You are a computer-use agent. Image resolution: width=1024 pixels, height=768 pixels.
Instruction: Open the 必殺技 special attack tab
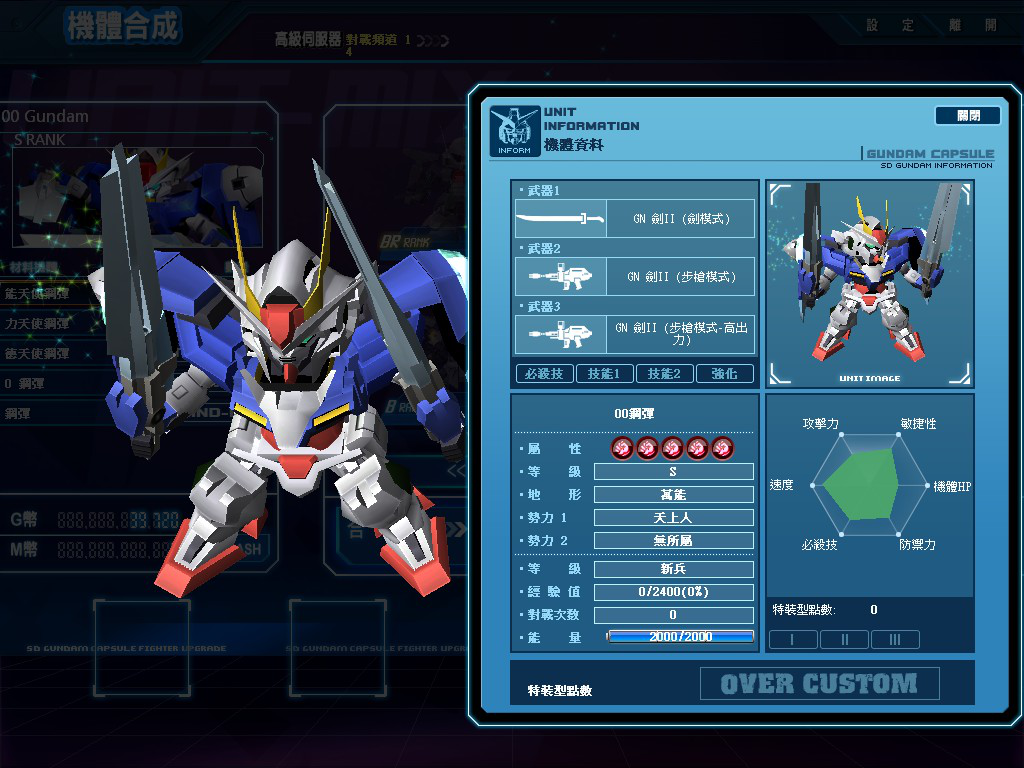(544, 373)
